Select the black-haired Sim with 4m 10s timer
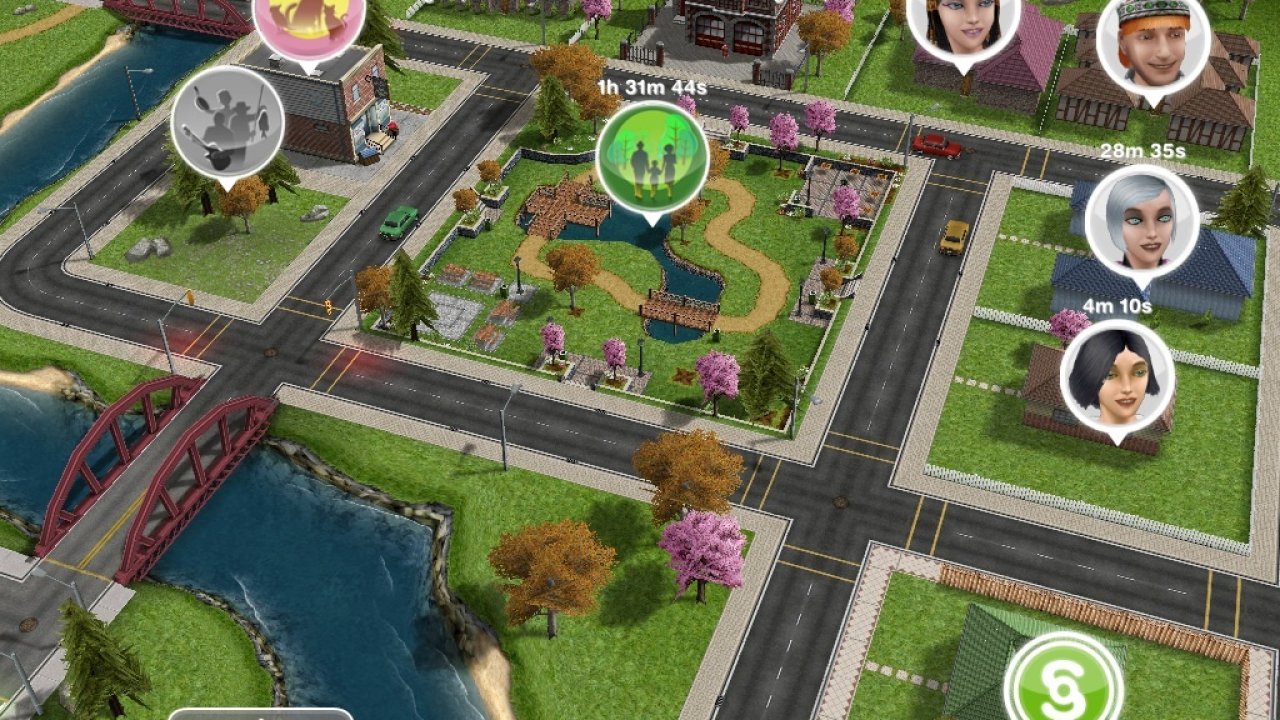This screenshot has width=1280, height=720. pos(1116,375)
